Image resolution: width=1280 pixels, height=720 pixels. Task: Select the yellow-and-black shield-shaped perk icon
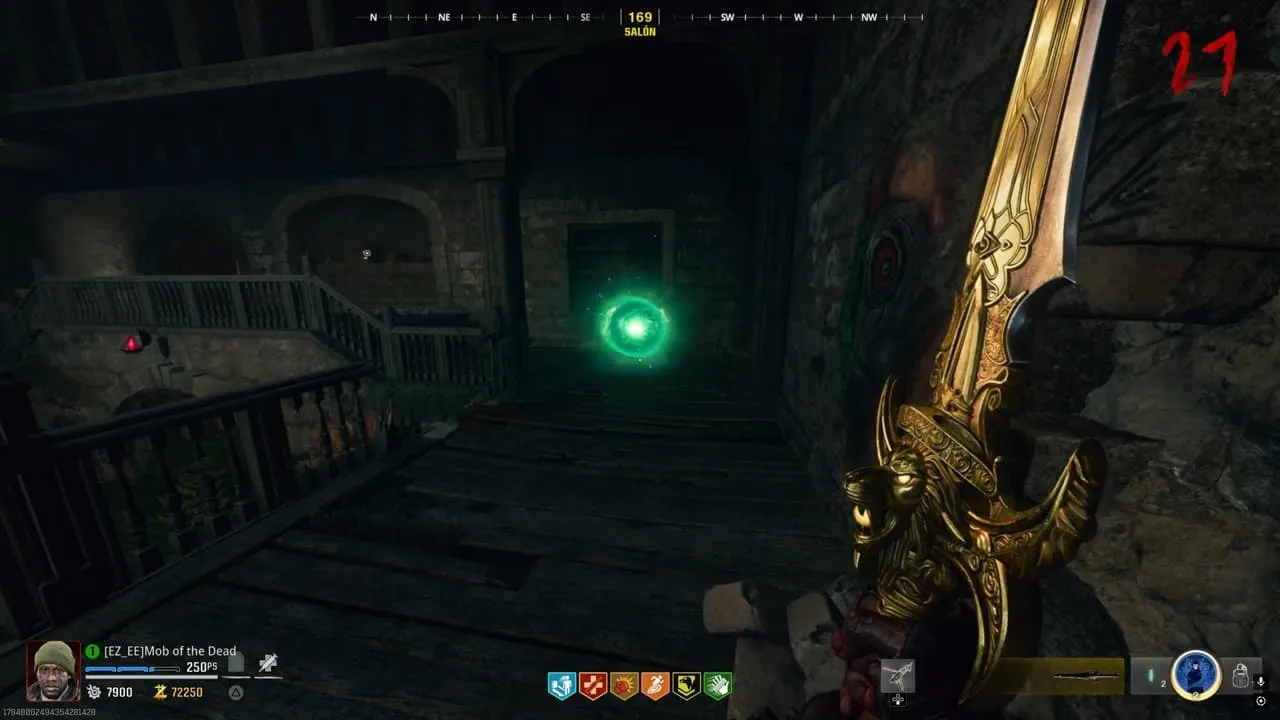(x=686, y=685)
